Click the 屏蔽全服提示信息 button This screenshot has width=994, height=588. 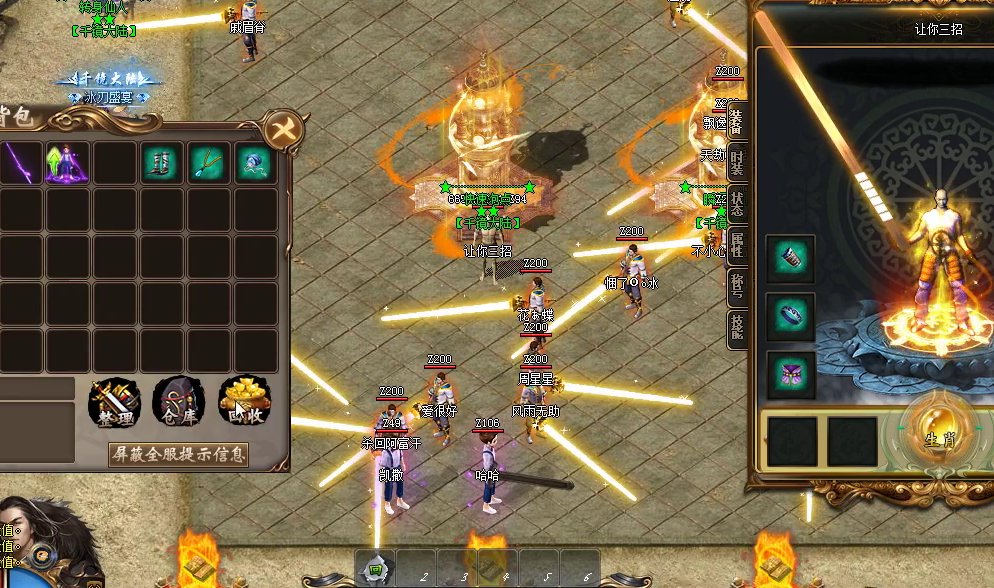pyautogui.click(x=178, y=454)
